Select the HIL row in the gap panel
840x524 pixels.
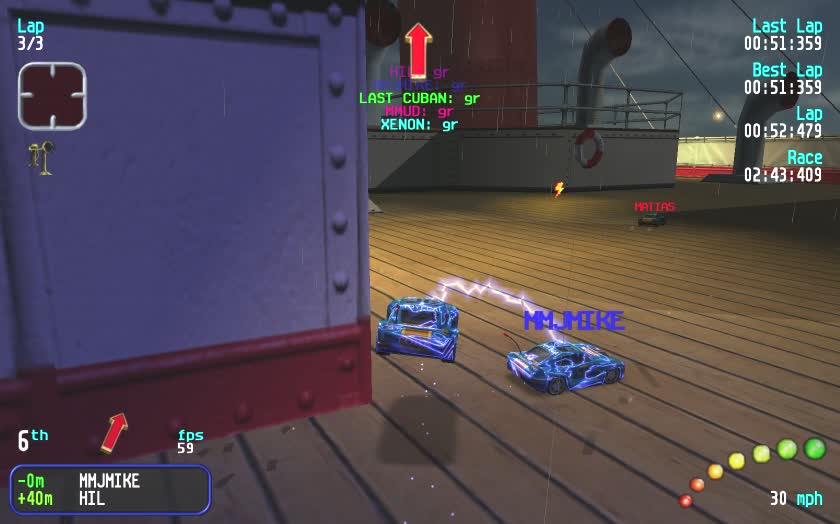tap(110, 498)
